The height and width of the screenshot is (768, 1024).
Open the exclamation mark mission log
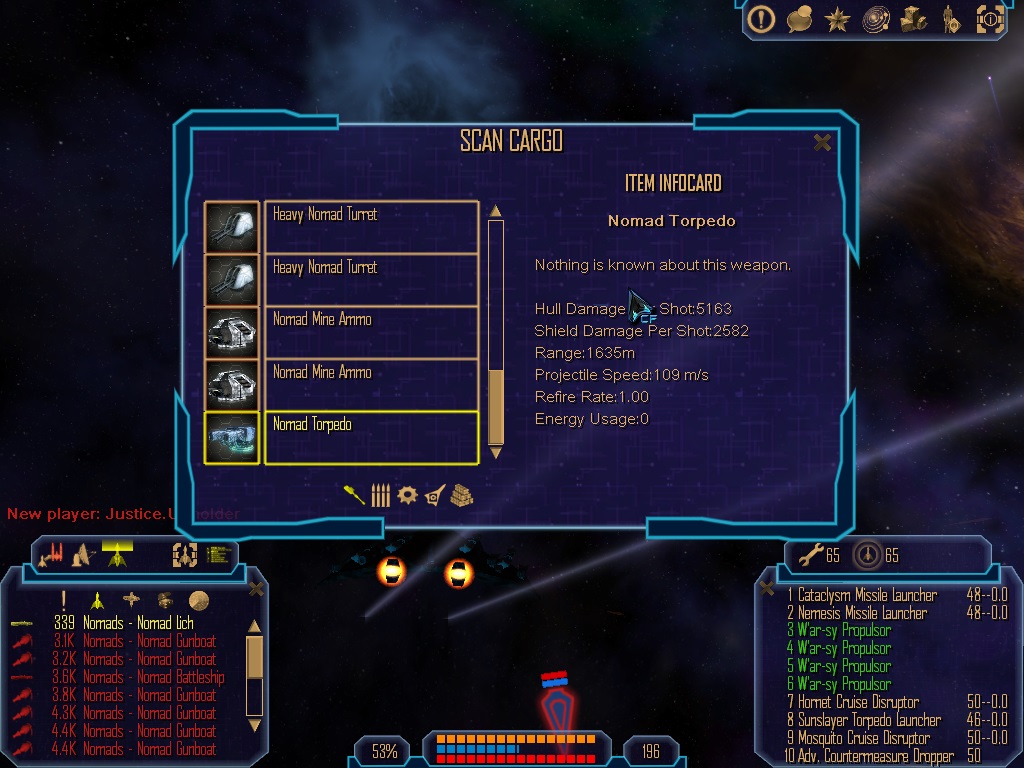(762, 19)
